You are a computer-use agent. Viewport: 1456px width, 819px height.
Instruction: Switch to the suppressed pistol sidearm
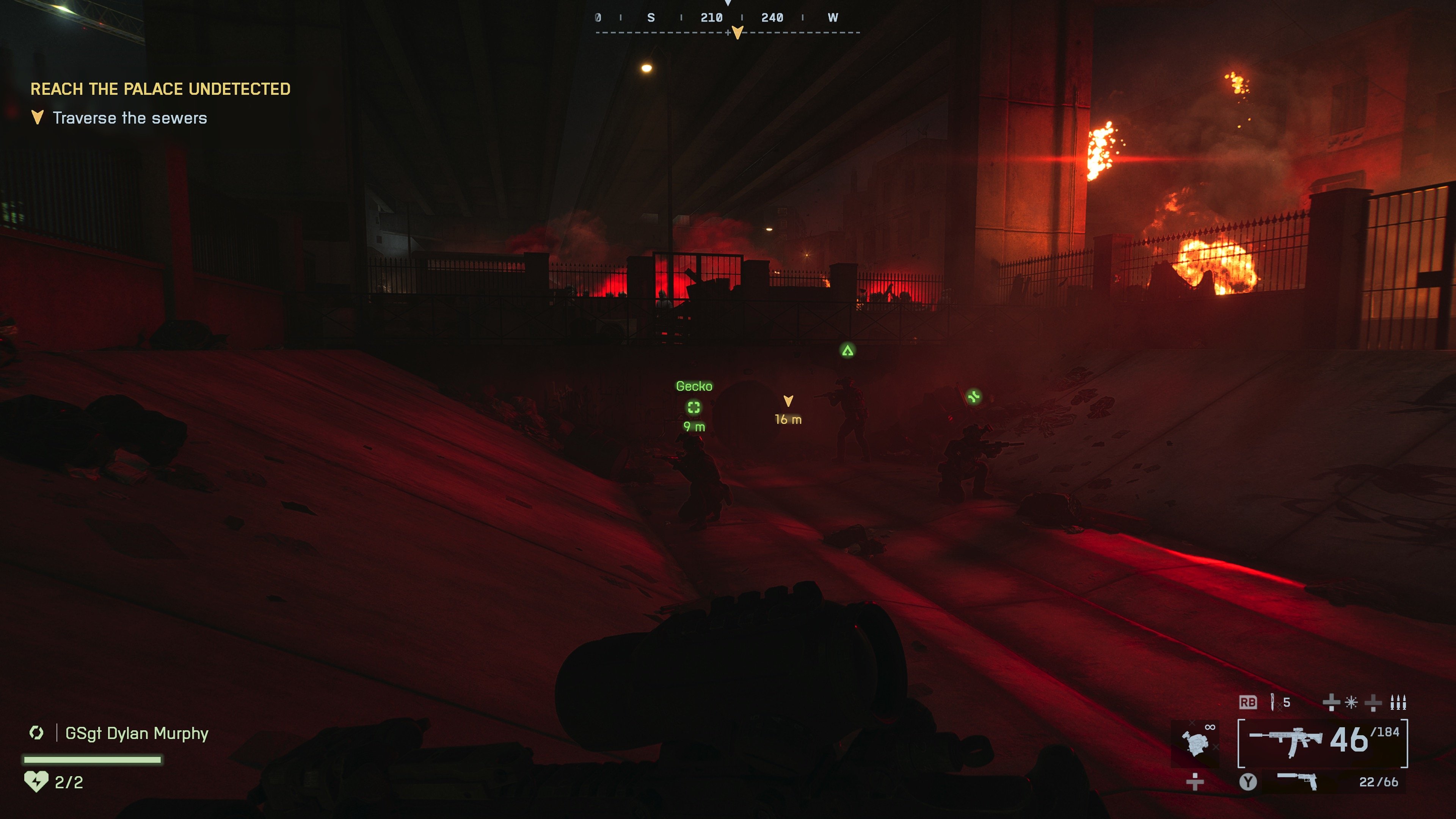point(1297,782)
